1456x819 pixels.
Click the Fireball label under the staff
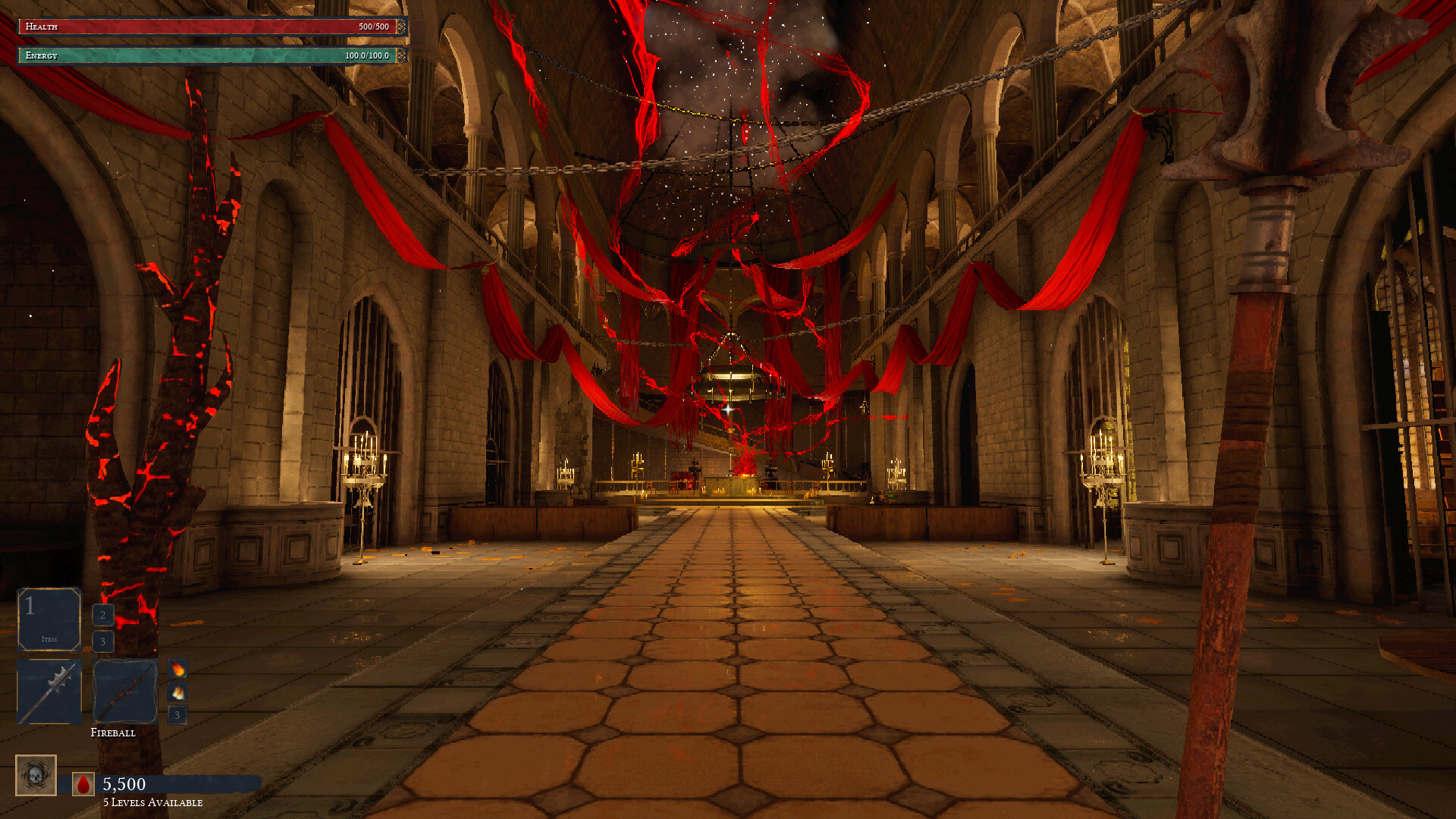(x=114, y=733)
